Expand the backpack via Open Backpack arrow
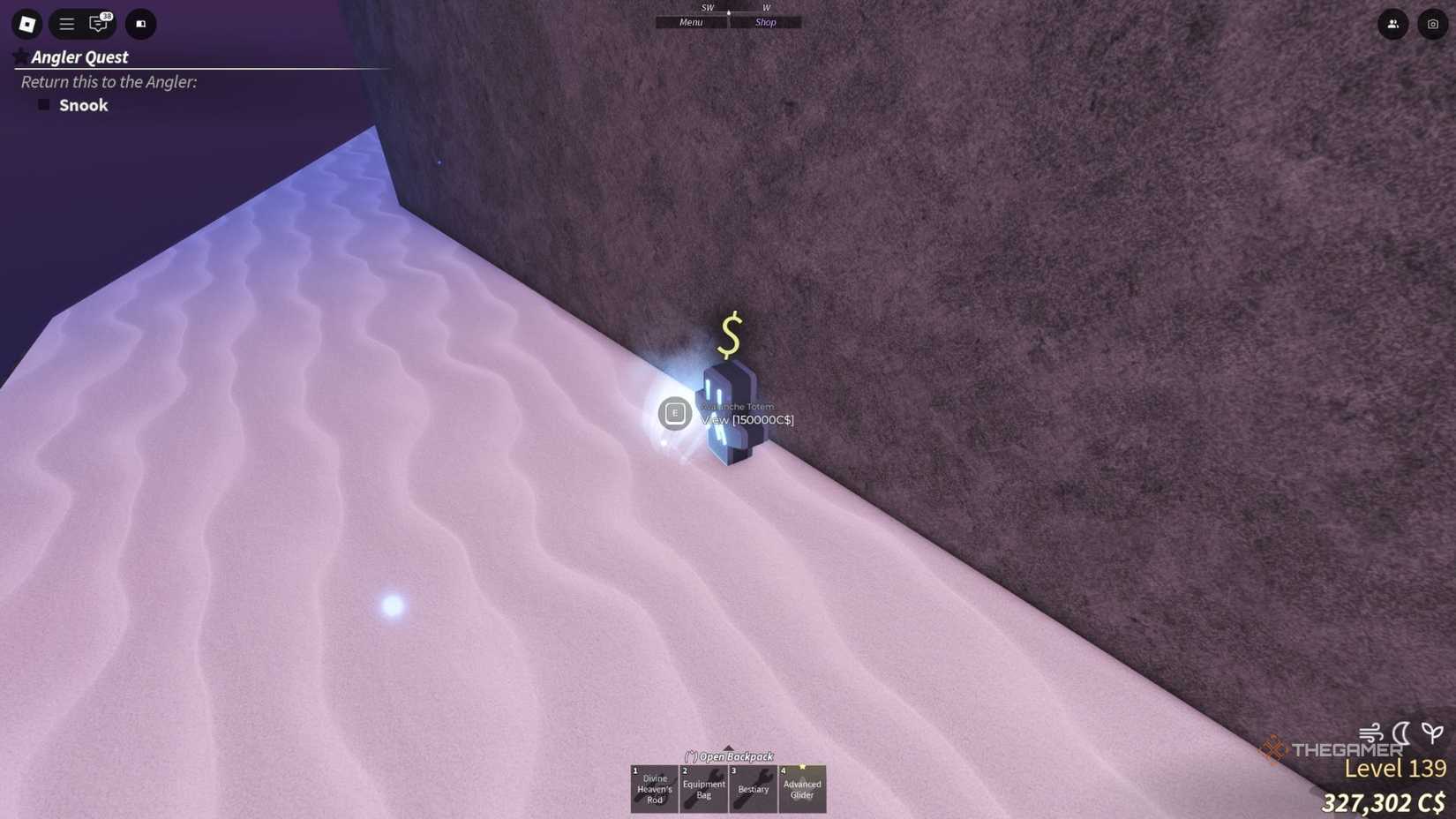This screenshot has height=819, width=1456. point(729,756)
